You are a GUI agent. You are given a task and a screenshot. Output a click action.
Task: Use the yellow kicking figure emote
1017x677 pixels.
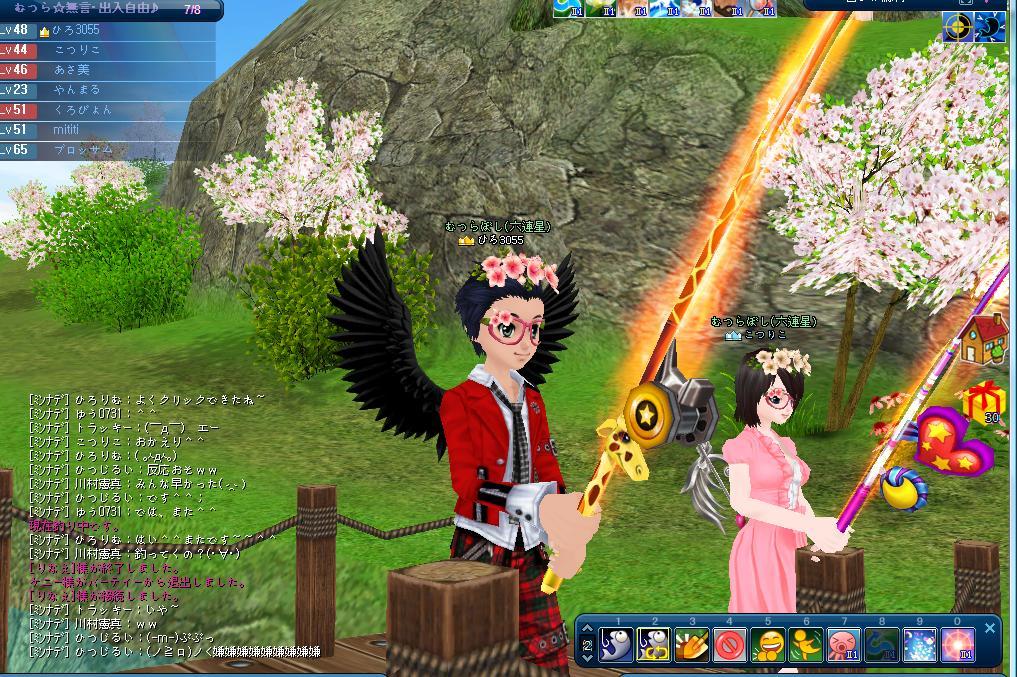(x=806, y=645)
